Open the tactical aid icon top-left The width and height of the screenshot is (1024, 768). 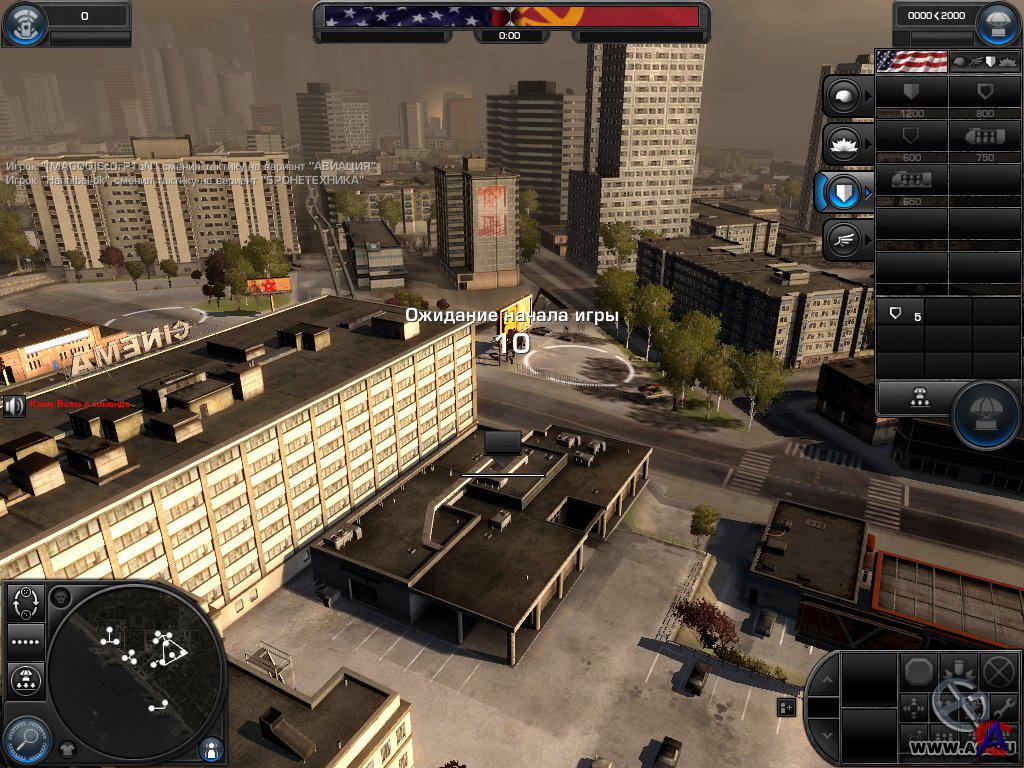(25, 24)
